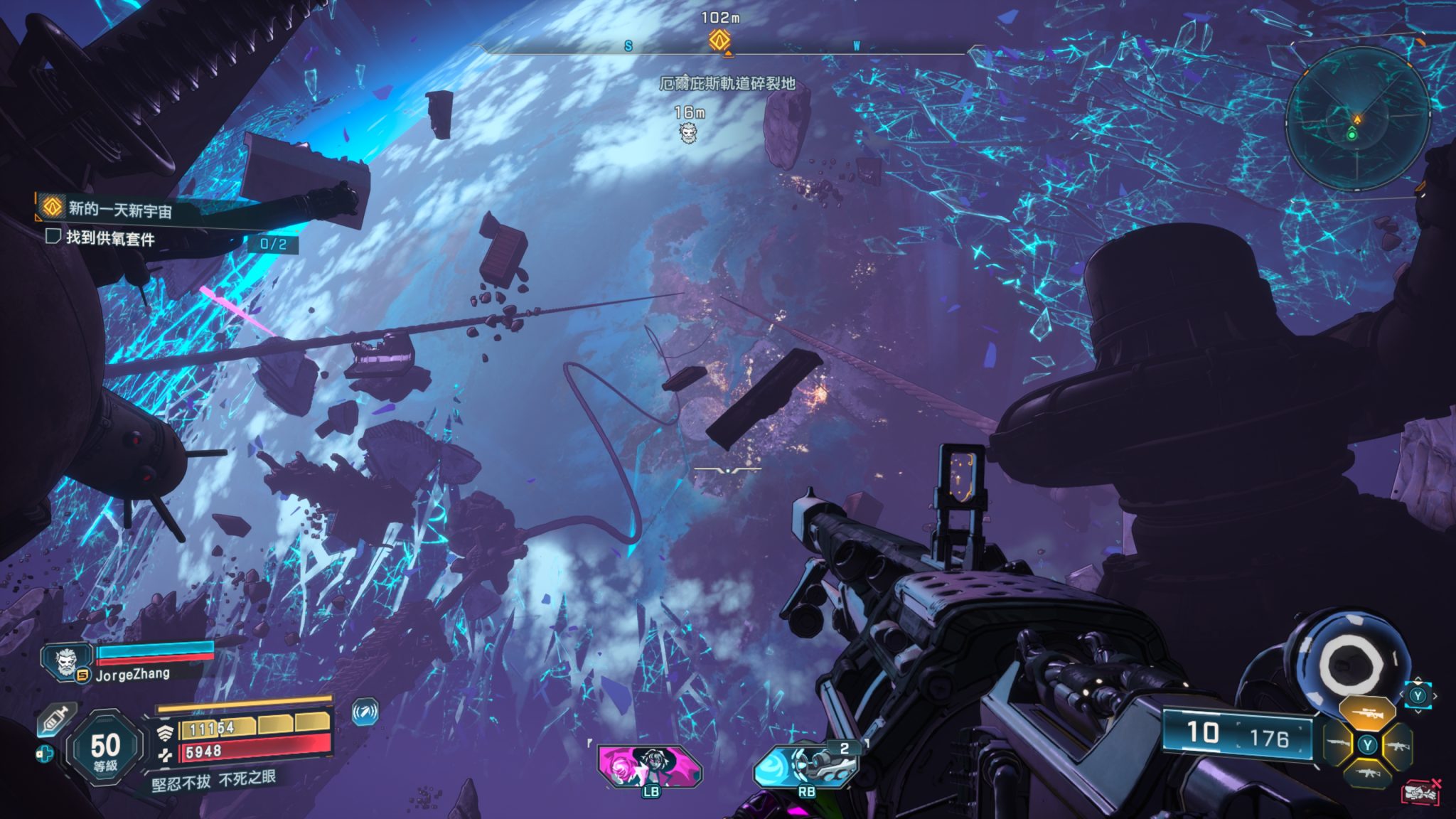Click the red vehicle icon with an X
The image size is (1456, 819).
coord(1420,792)
